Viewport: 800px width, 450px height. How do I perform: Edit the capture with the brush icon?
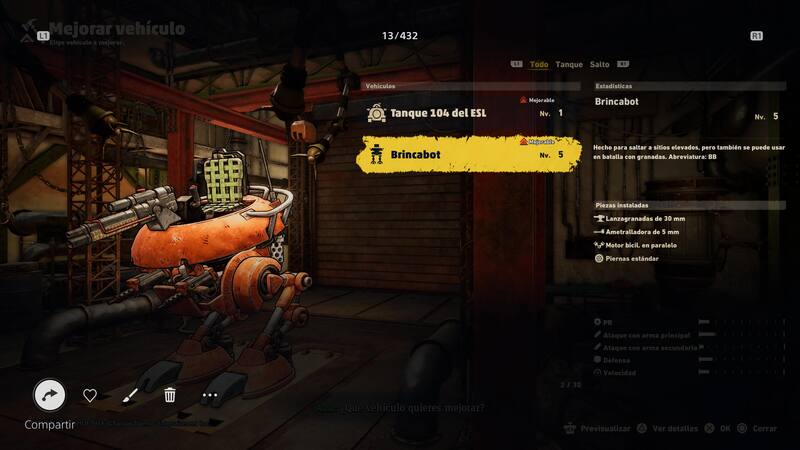[x=130, y=395]
